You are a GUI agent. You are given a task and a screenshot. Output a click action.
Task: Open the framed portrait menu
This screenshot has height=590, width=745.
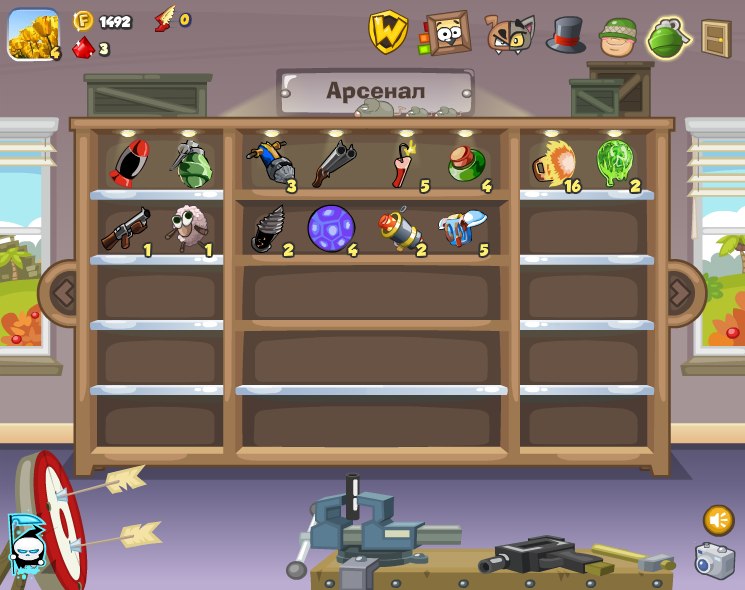tap(447, 33)
